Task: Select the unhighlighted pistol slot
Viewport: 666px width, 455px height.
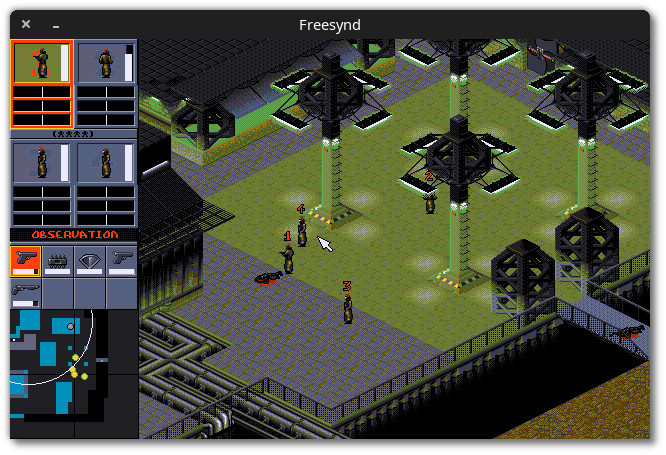Action: coord(121,261)
